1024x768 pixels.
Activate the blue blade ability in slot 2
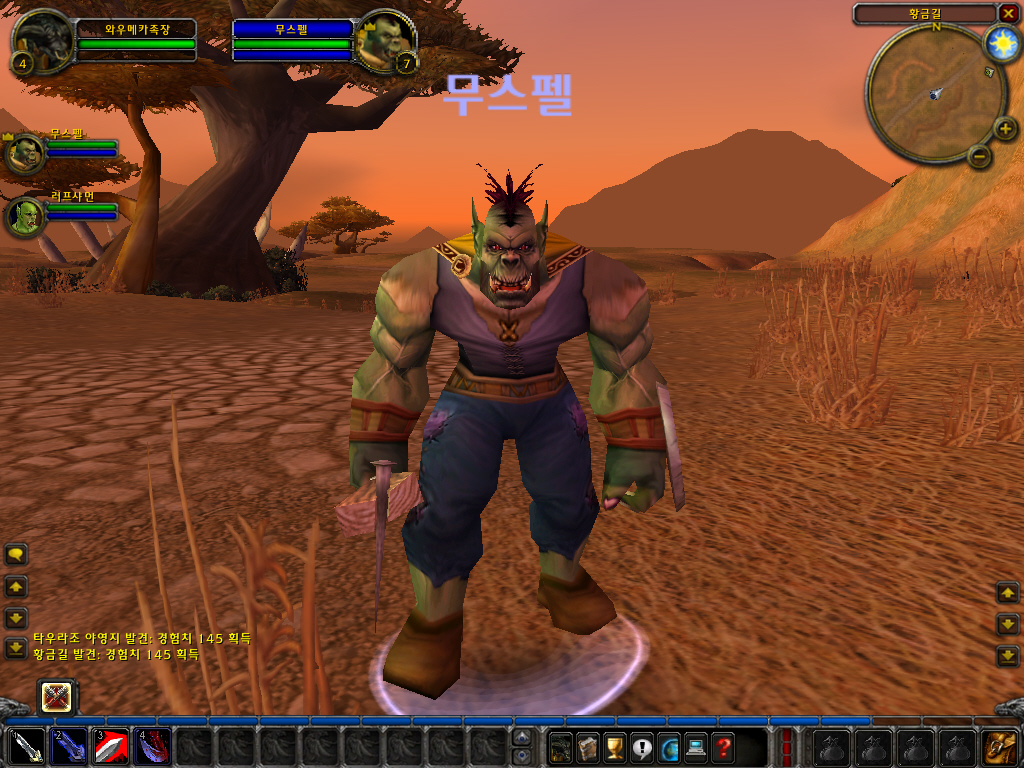(69, 747)
